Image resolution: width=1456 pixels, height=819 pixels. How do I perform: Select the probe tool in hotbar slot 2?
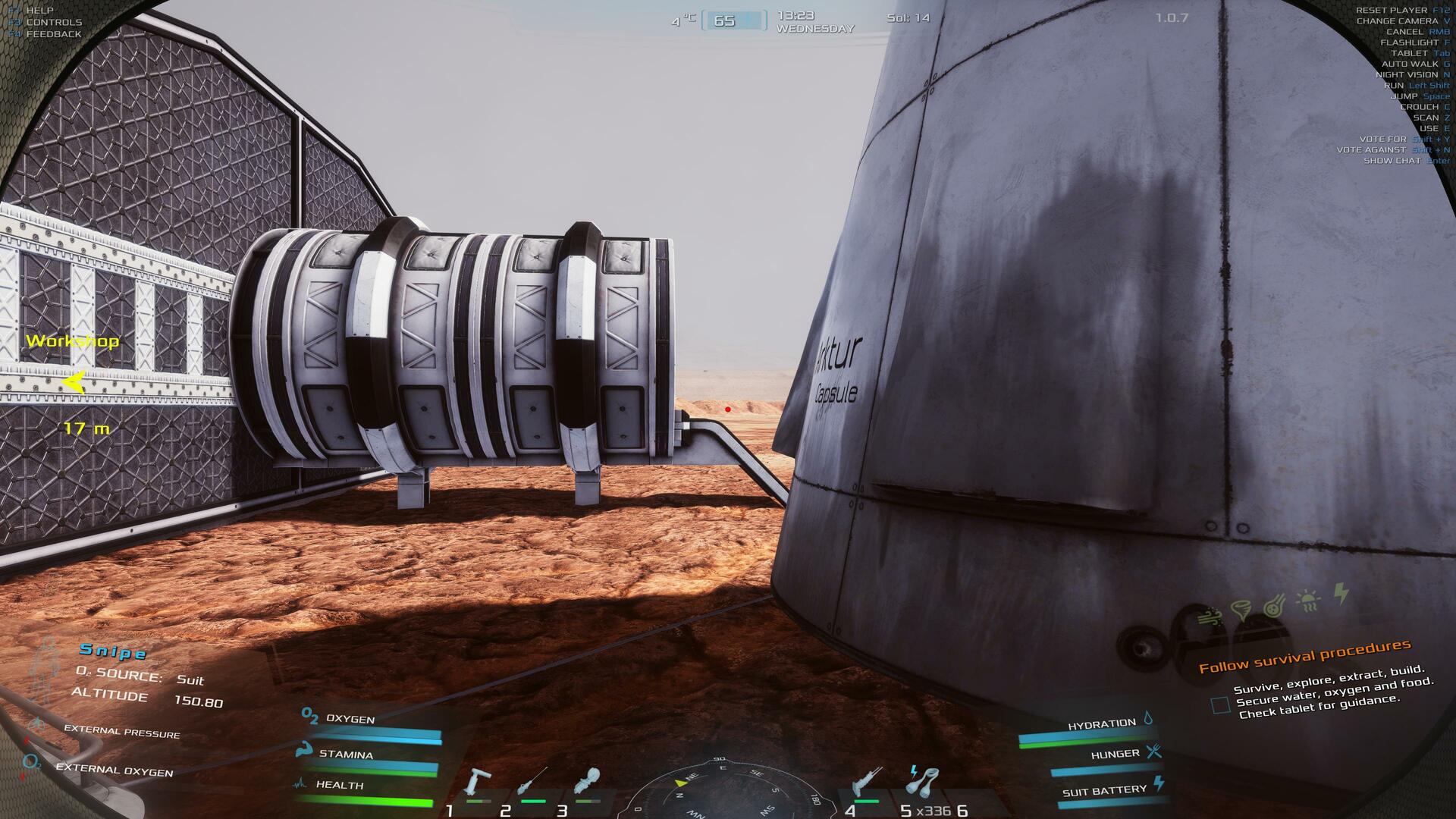[533, 783]
